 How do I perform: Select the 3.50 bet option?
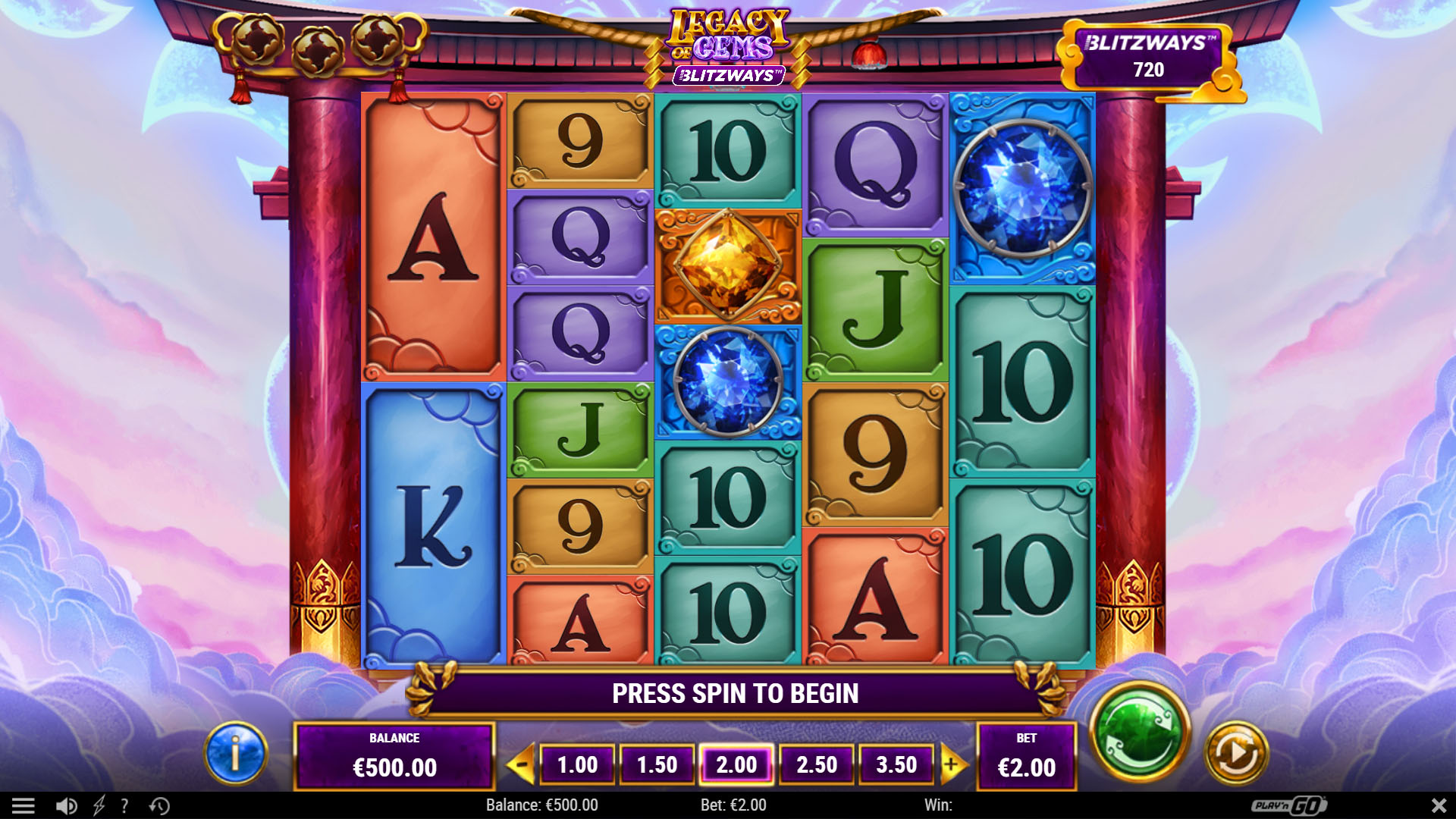click(x=896, y=764)
